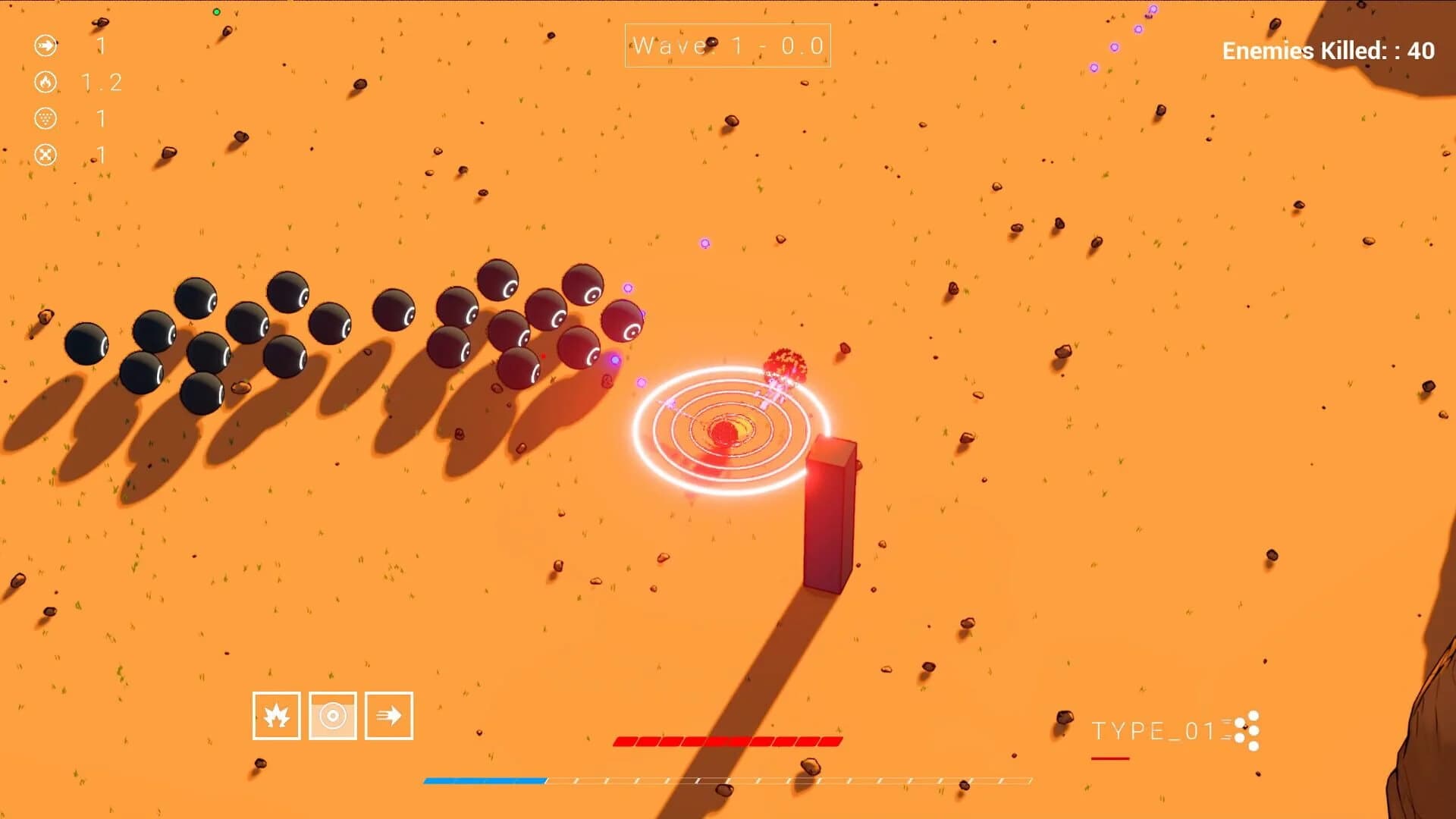Expand the Wave 1 - 0.0 header panel
The height and width of the screenshot is (819, 1456).
726,45
